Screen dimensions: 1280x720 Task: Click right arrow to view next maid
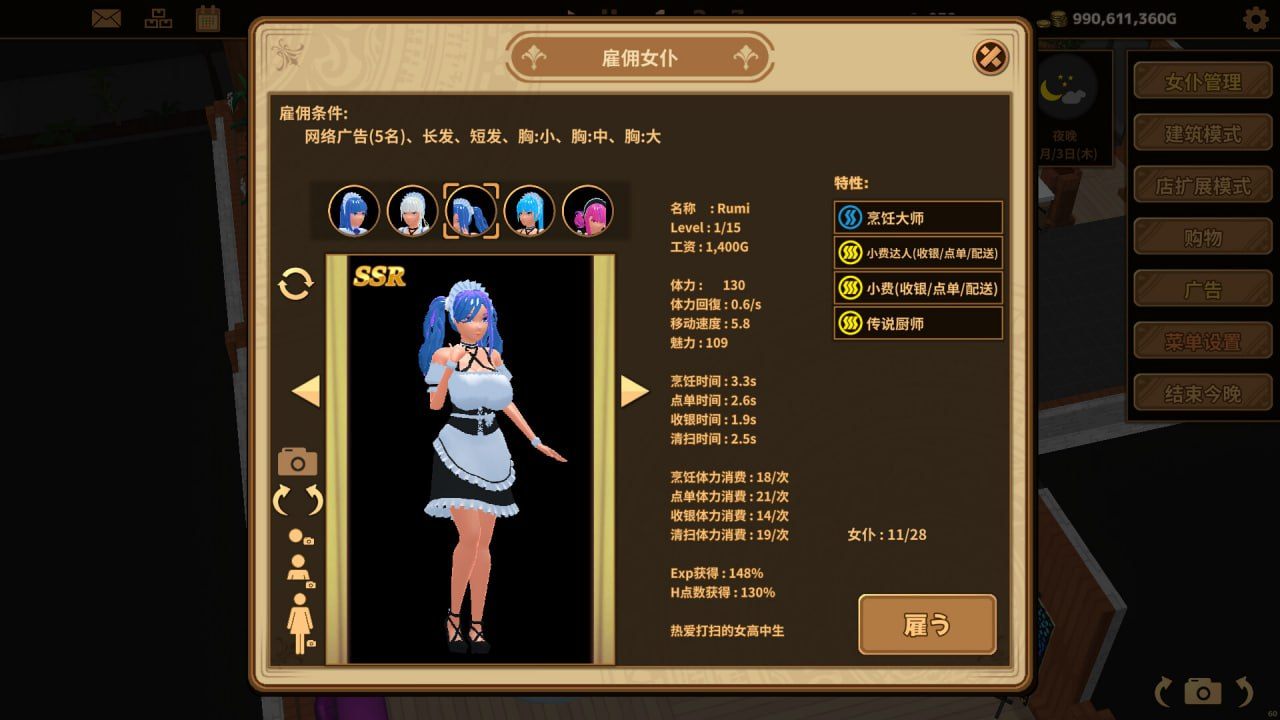634,390
